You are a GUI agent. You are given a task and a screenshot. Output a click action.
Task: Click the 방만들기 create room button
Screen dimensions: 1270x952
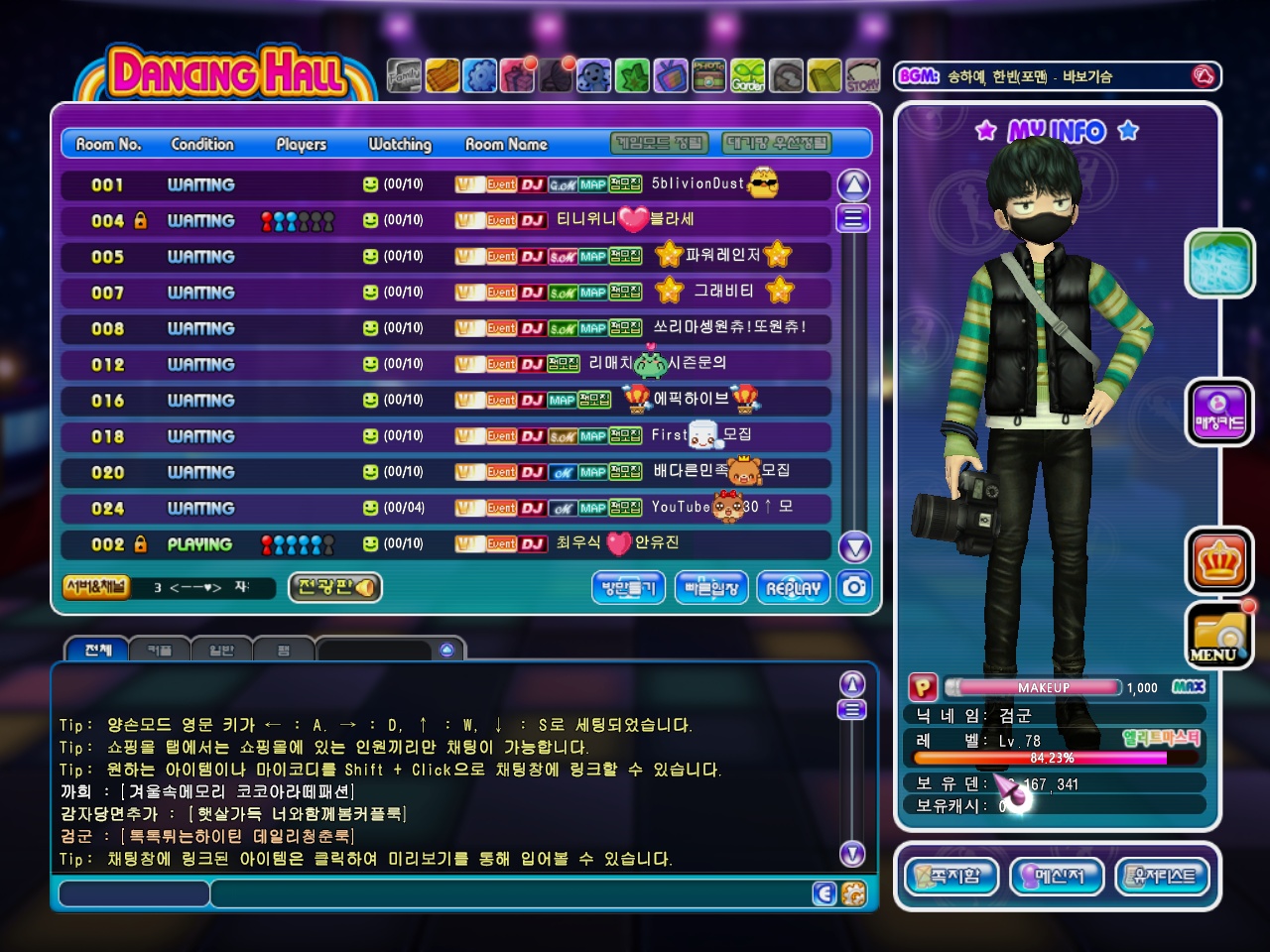pyautogui.click(x=628, y=587)
